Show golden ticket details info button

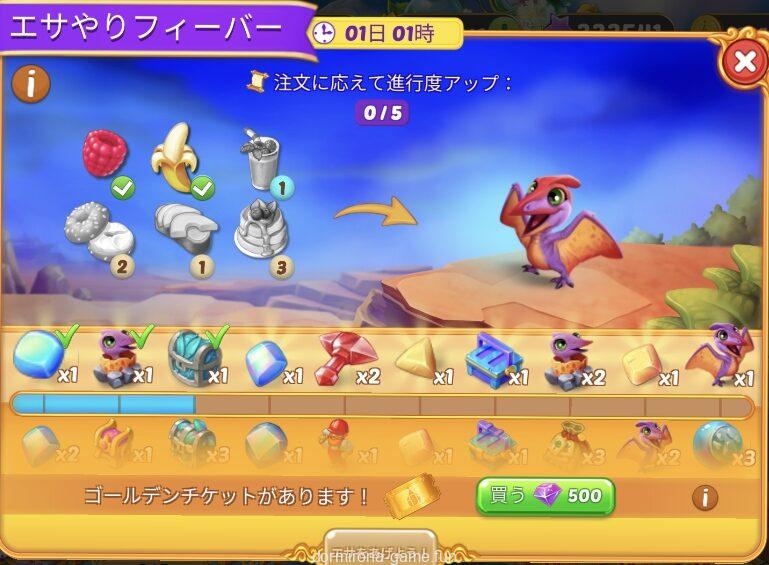(x=705, y=497)
